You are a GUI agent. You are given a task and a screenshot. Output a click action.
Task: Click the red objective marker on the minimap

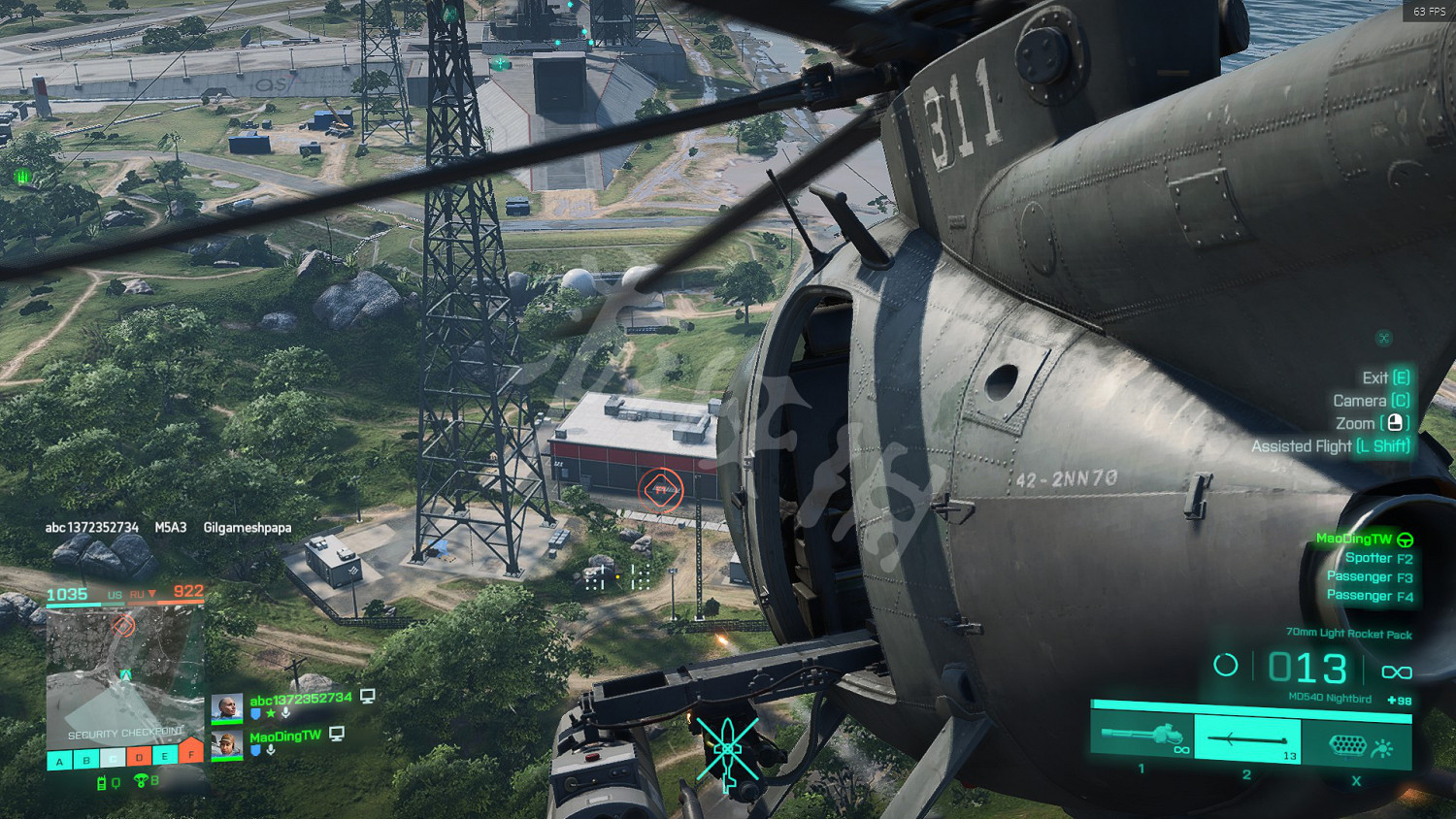click(123, 626)
